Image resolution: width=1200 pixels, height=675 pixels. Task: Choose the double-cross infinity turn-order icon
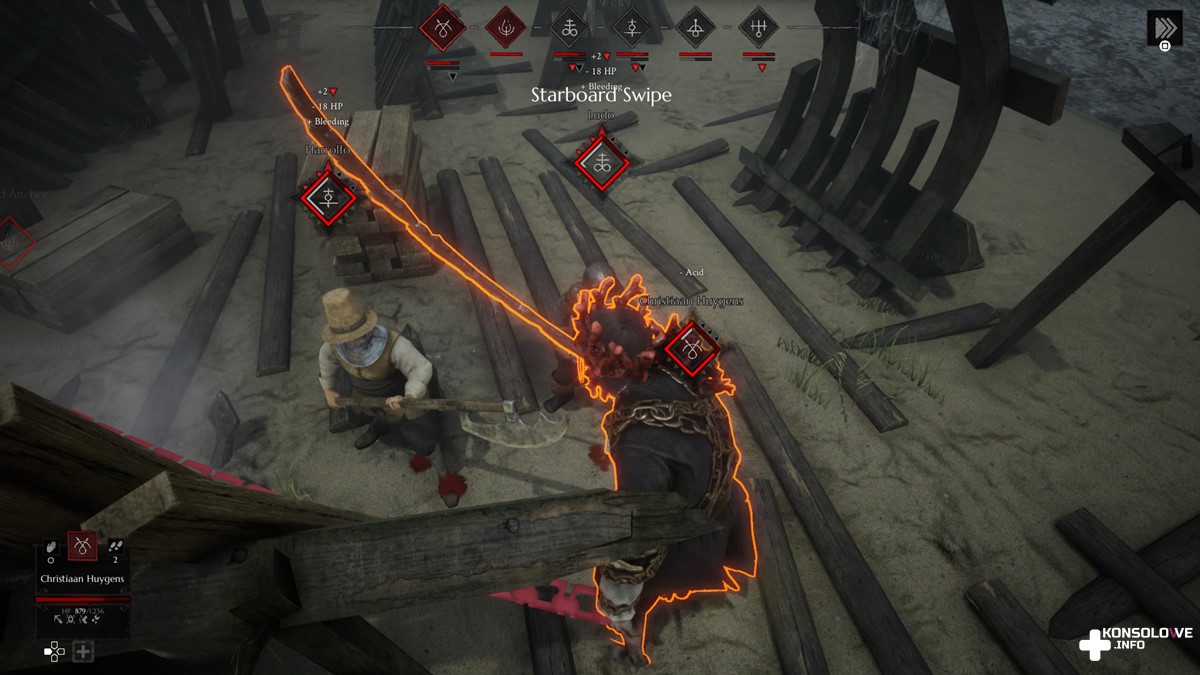pyautogui.click(x=570, y=27)
